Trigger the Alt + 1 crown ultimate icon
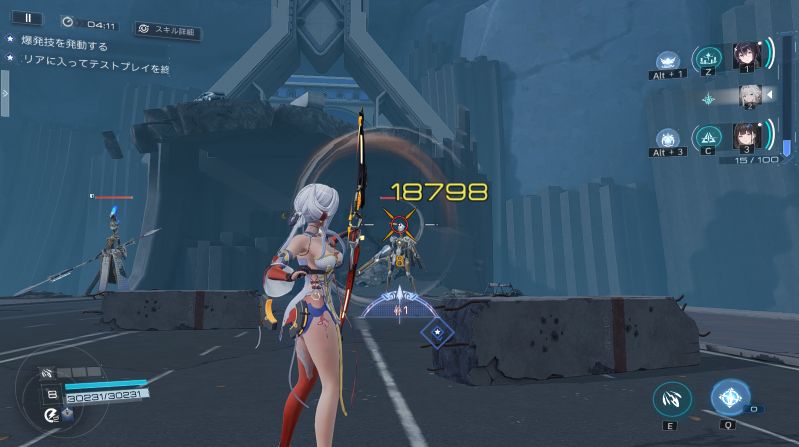 pyautogui.click(x=666, y=60)
